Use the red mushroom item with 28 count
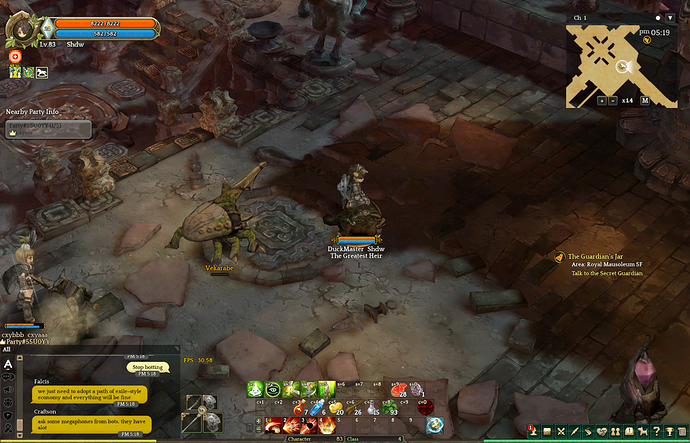690x443 pixels. pos(398,389)
